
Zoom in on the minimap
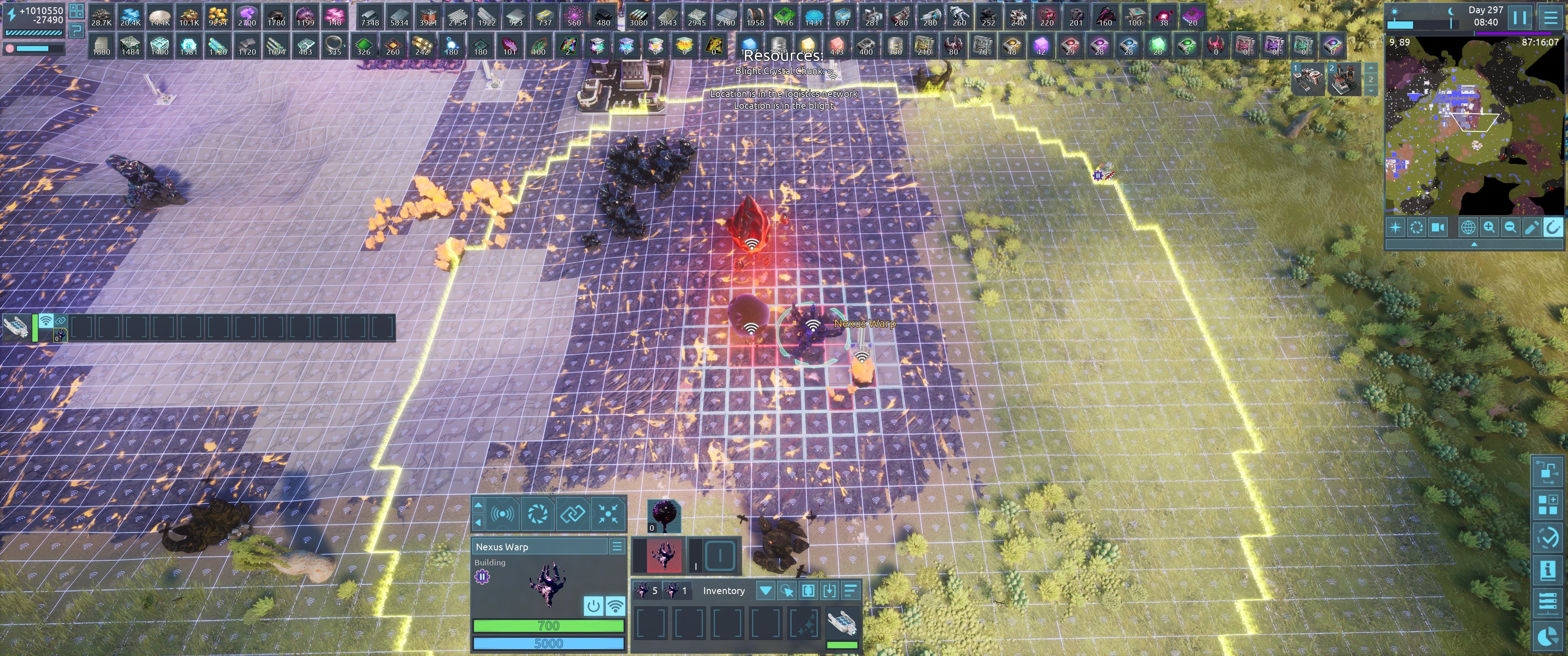[x=1489, y=228]
